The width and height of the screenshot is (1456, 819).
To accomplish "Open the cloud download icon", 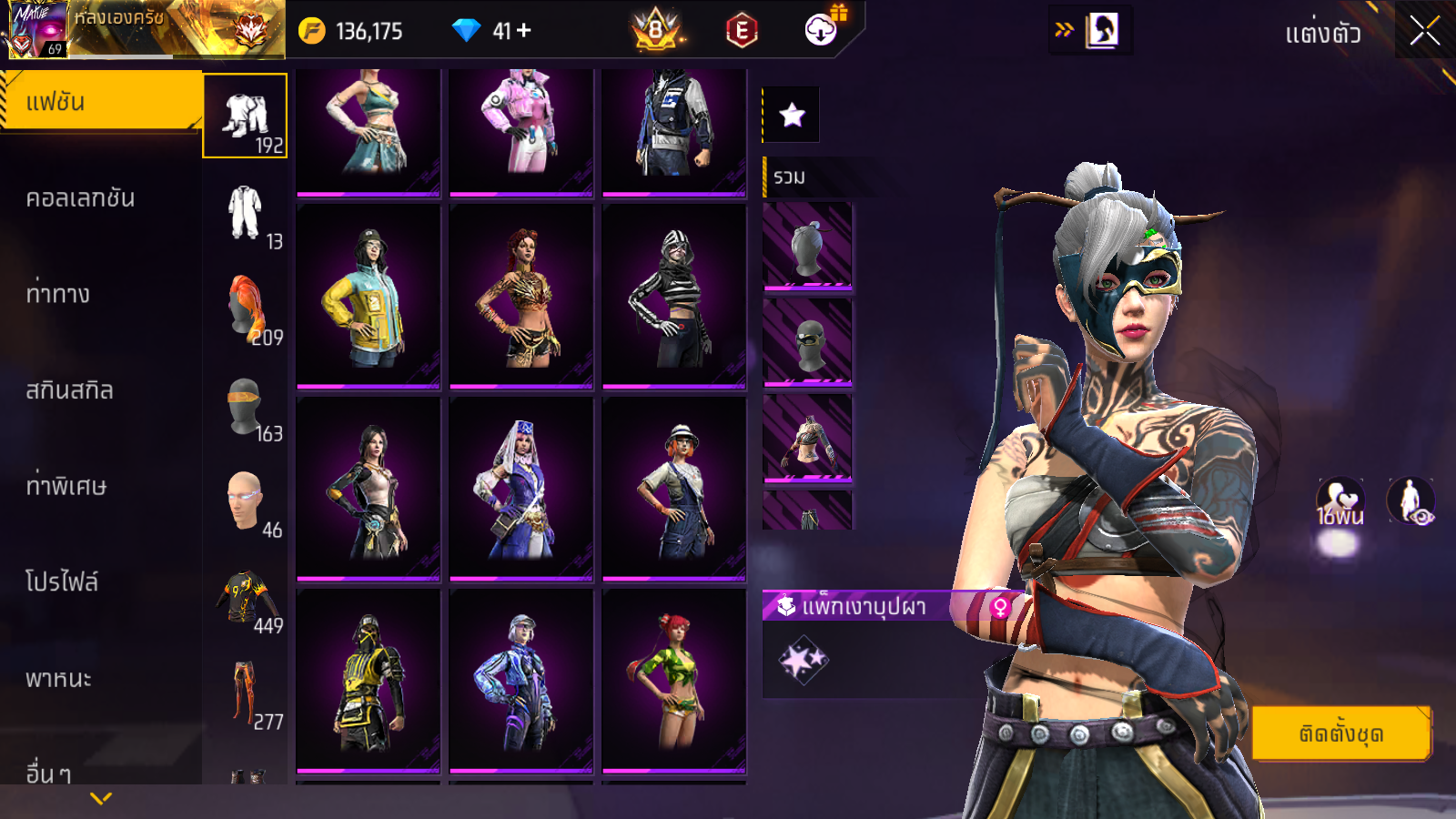I will (x=821, y=31).
